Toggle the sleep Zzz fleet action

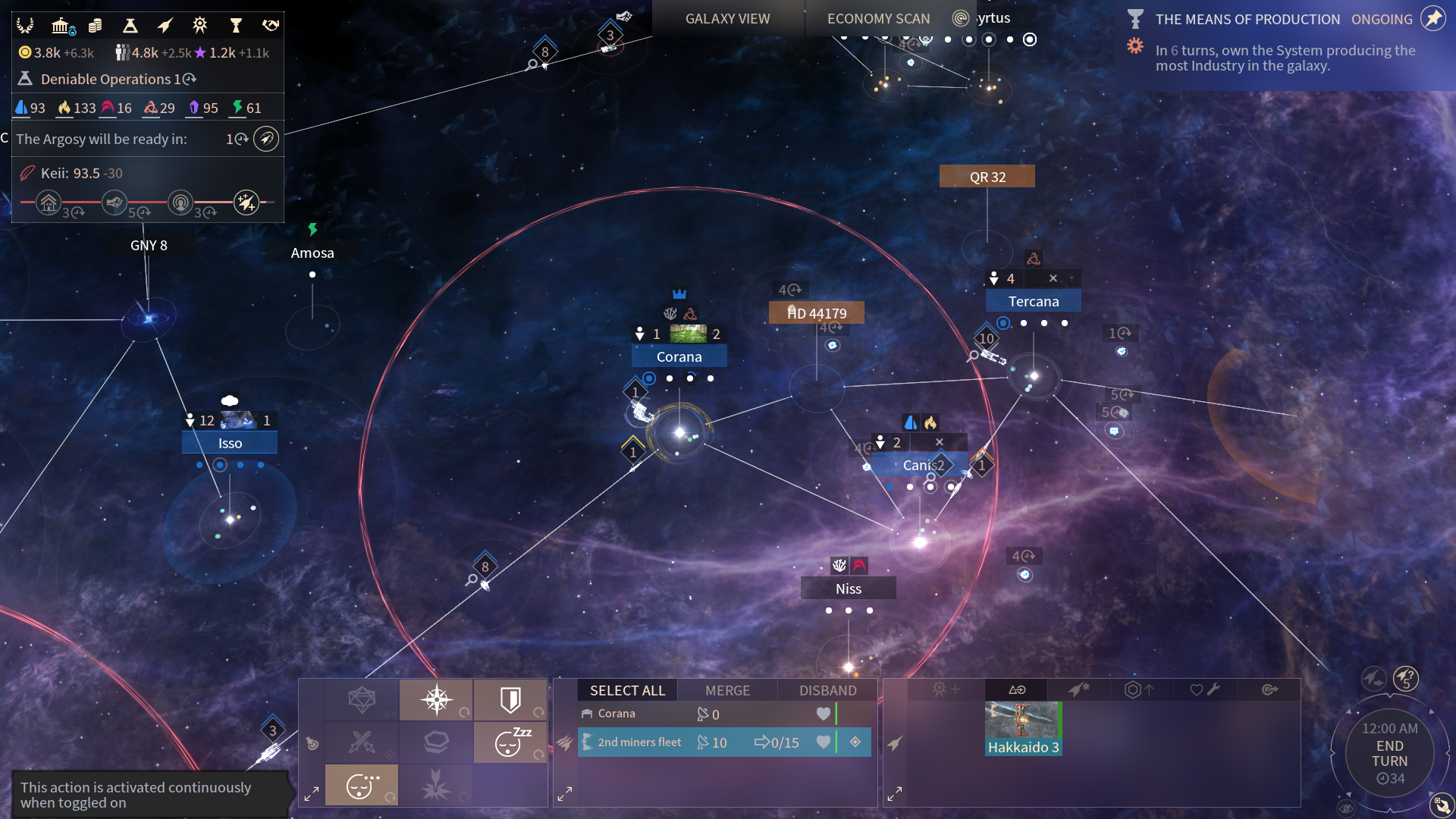(510, 742)
